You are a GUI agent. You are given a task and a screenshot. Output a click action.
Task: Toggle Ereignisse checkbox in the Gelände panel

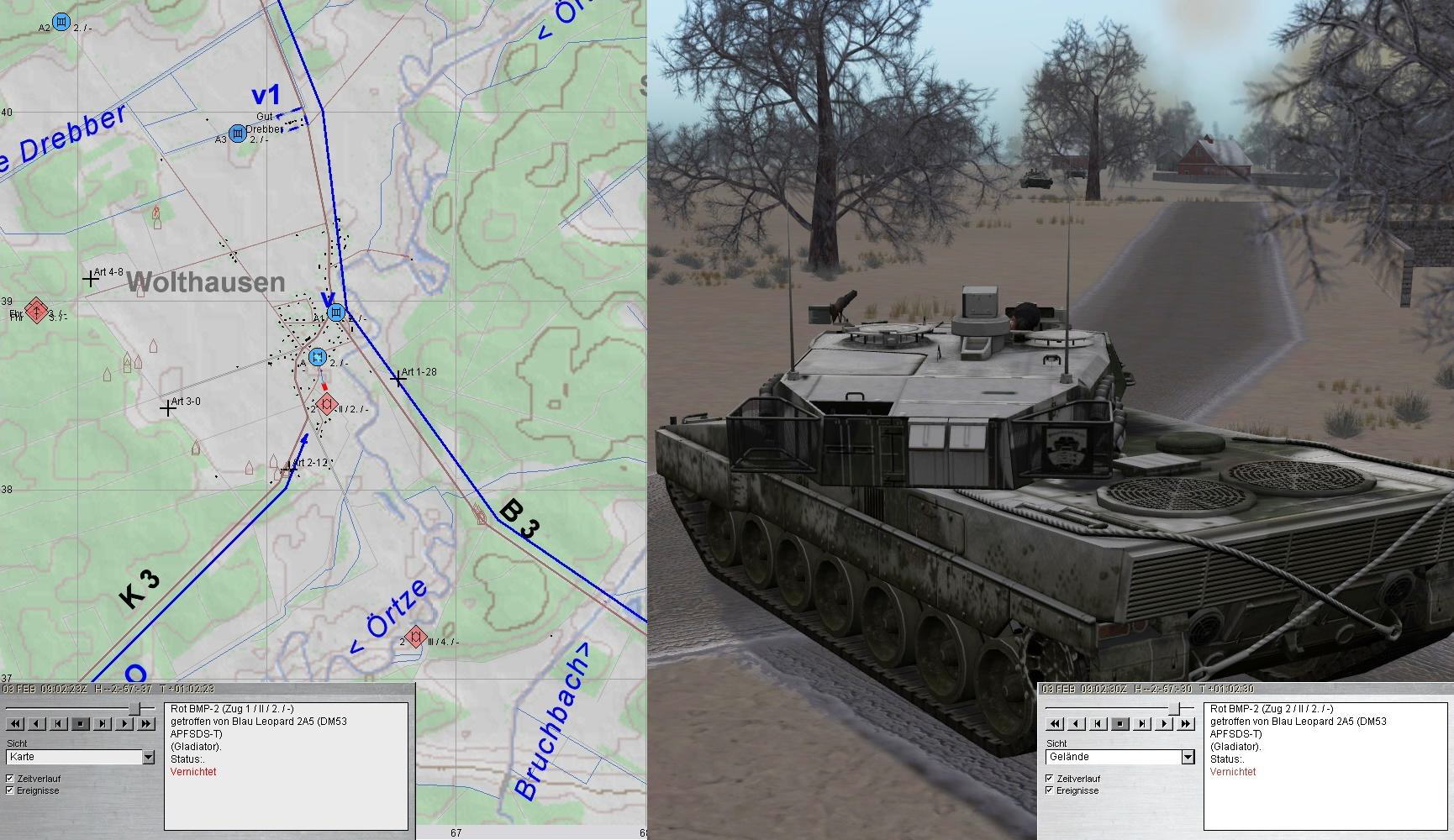(1050, 790)
